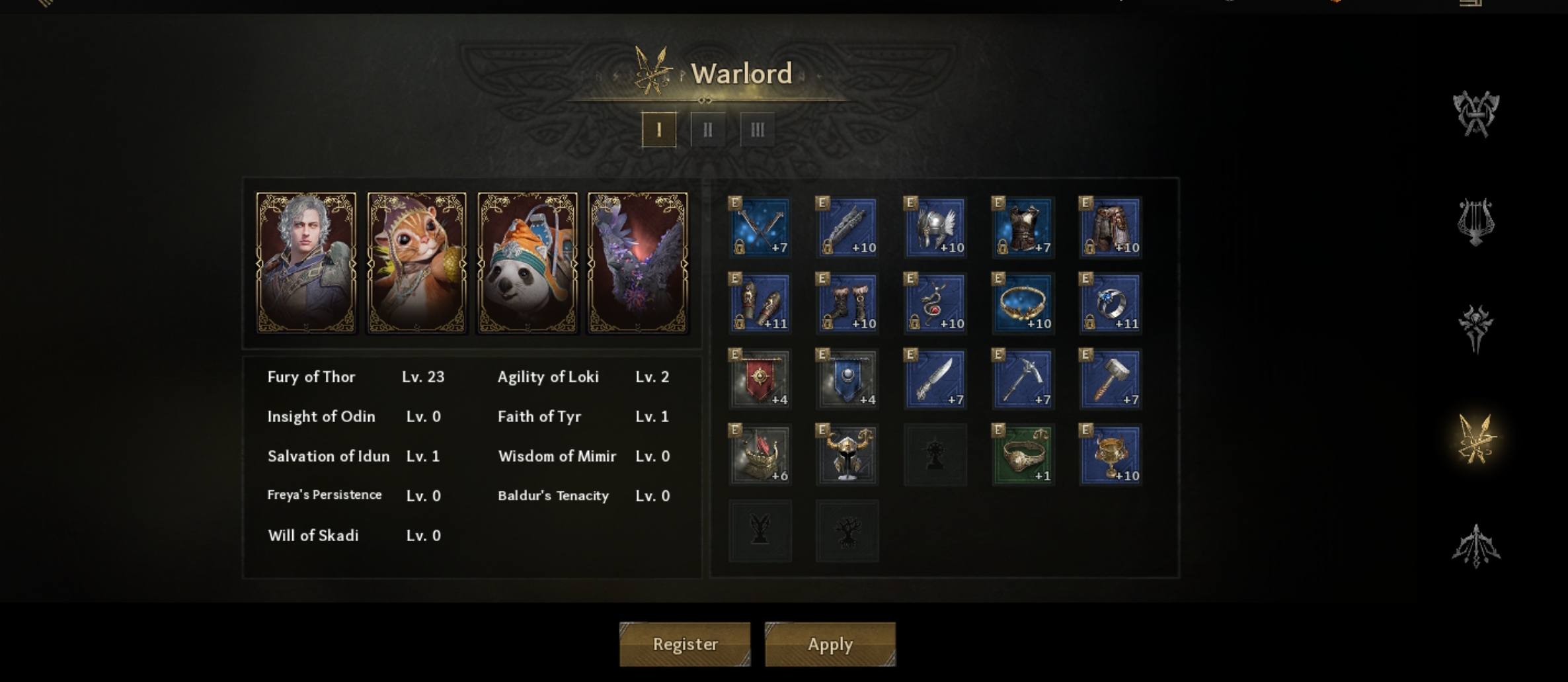Select the panda with orange hat card
Screen dimensions: 1568x682
pos(528,263)
